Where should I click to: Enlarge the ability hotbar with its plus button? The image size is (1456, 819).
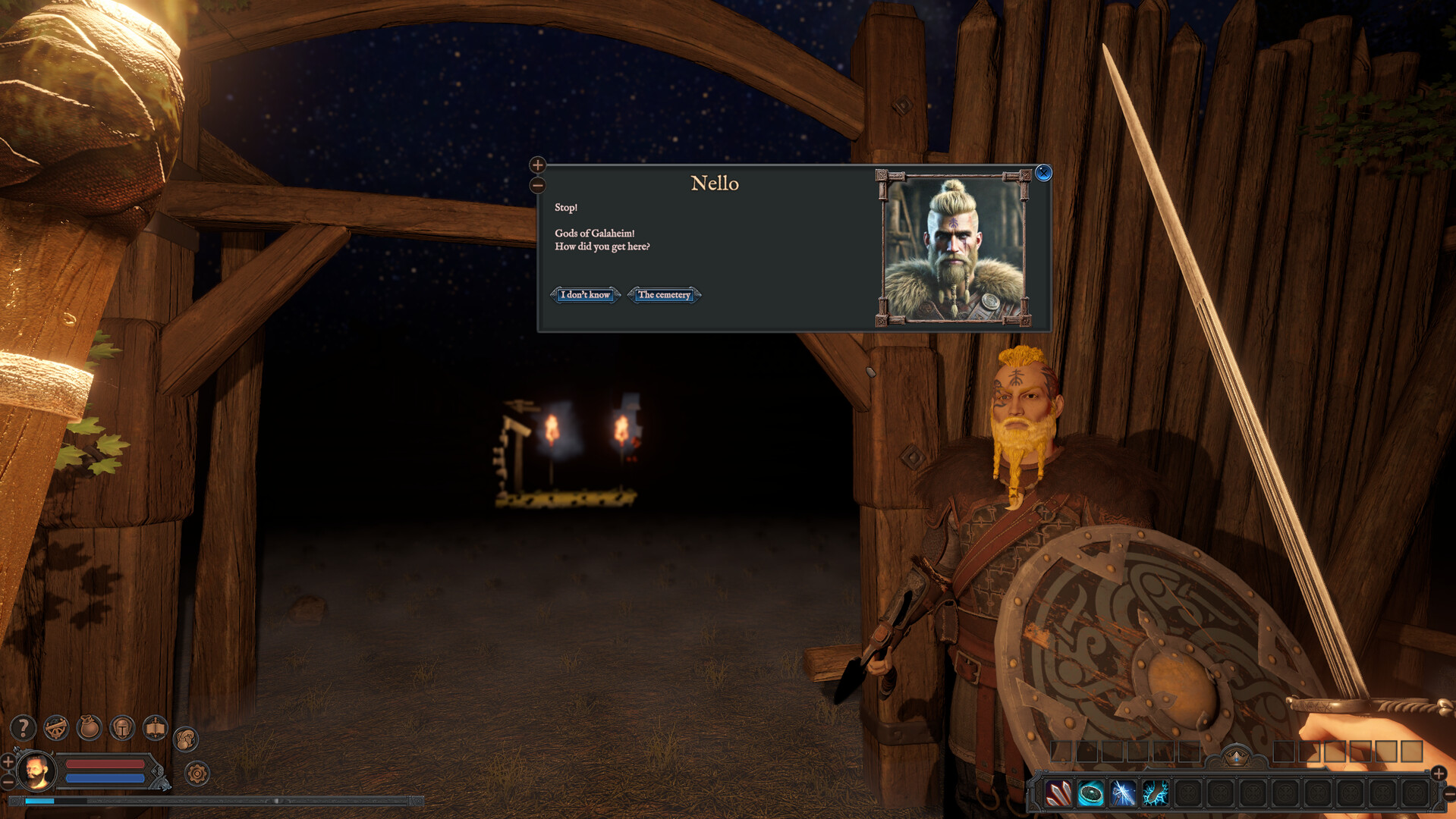pos(1439,773)
